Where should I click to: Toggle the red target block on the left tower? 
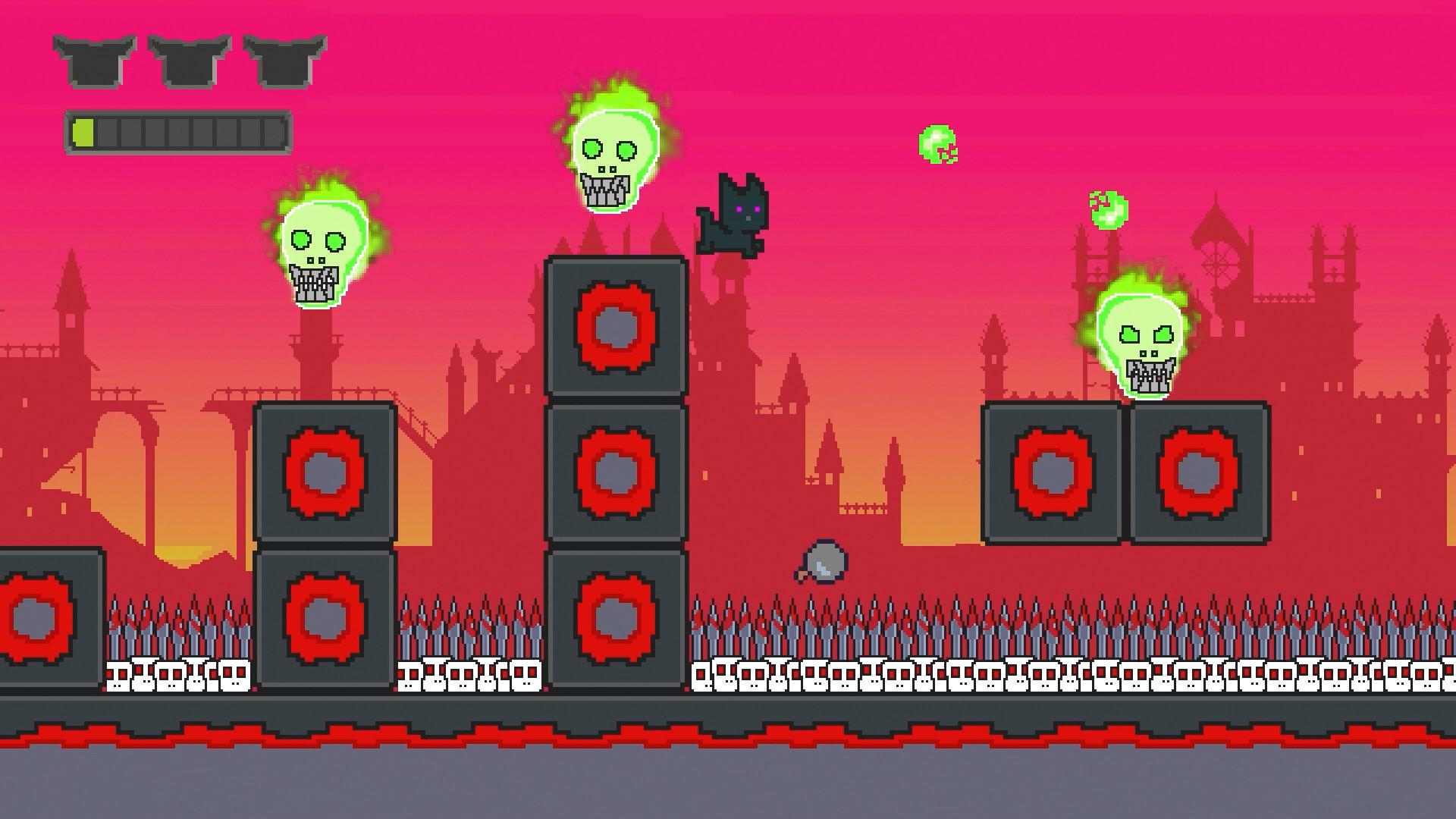click(326, 474)
